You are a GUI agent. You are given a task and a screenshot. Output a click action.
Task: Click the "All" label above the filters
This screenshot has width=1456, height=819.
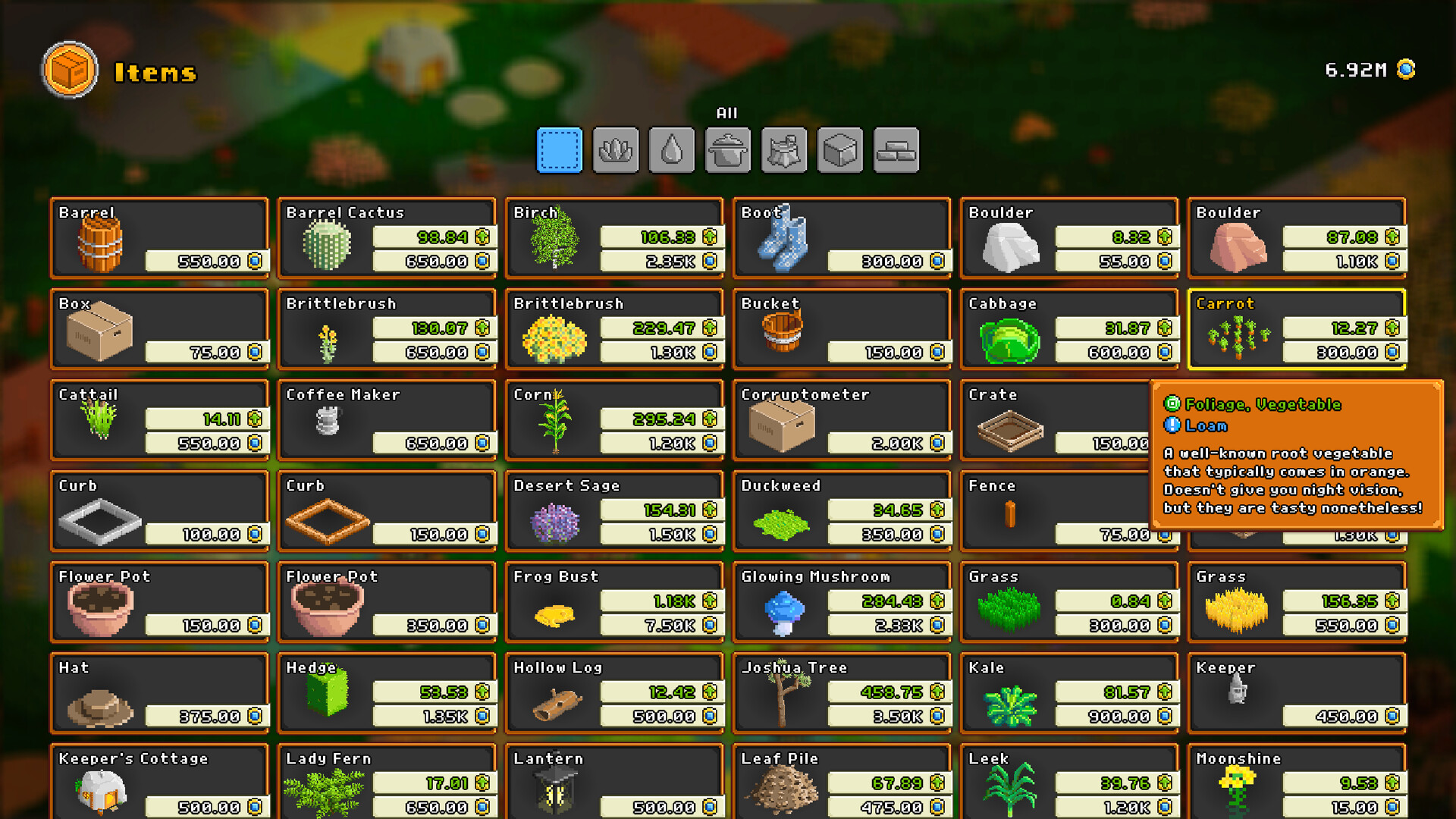coord(727,113)
